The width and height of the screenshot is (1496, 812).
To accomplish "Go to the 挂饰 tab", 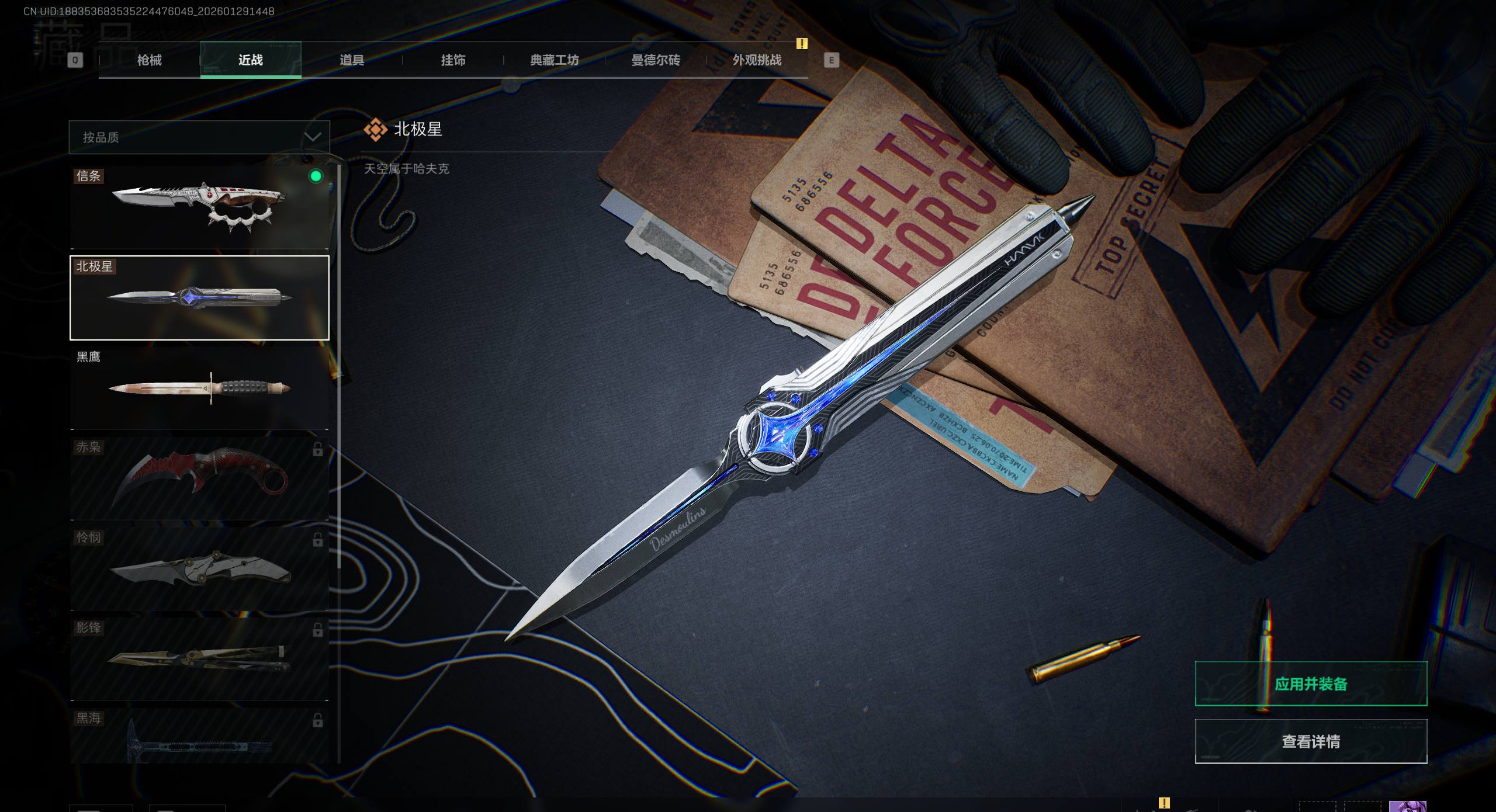I will click(x=453, y=60).
